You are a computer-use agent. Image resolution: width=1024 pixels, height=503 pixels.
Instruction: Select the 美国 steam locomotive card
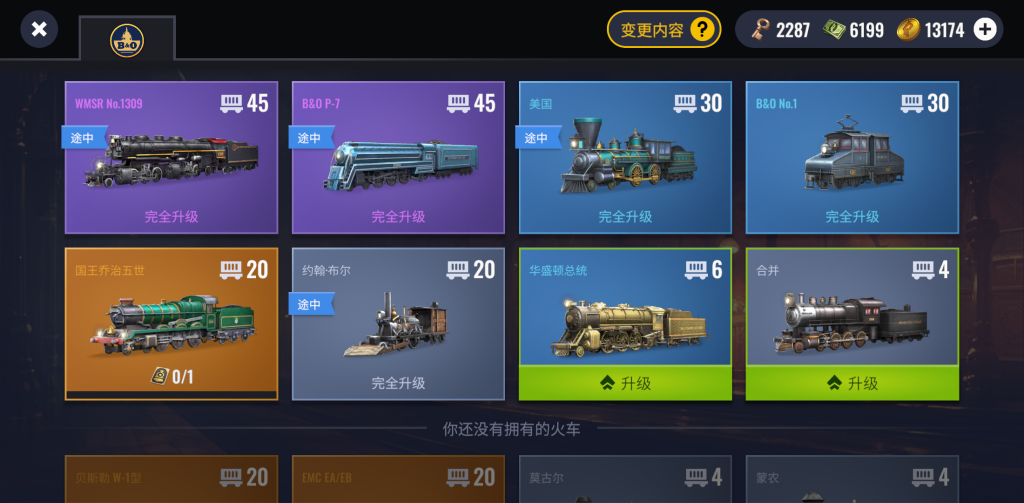625,157
